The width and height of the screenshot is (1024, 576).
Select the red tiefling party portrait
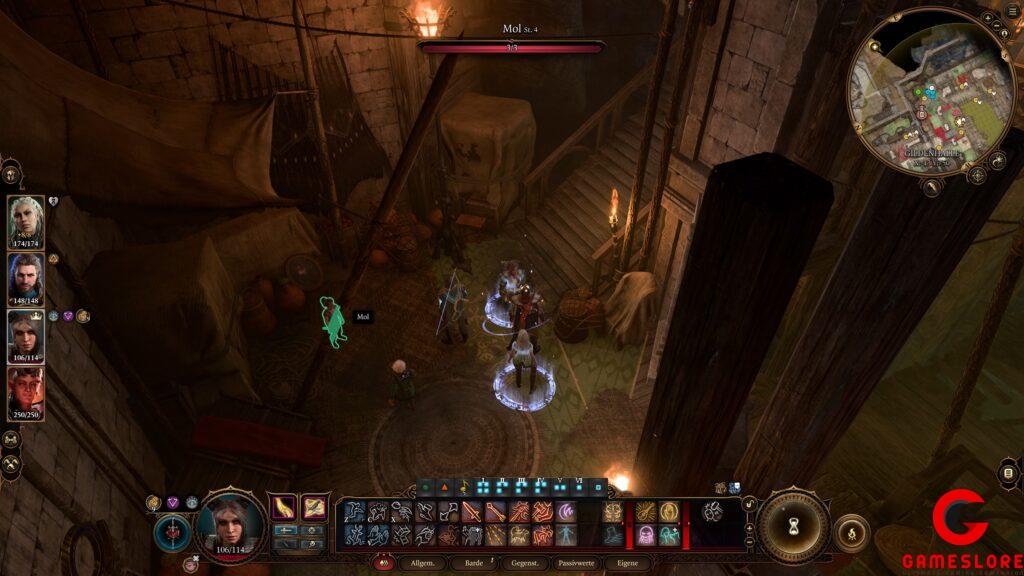[x=26, y=391]
